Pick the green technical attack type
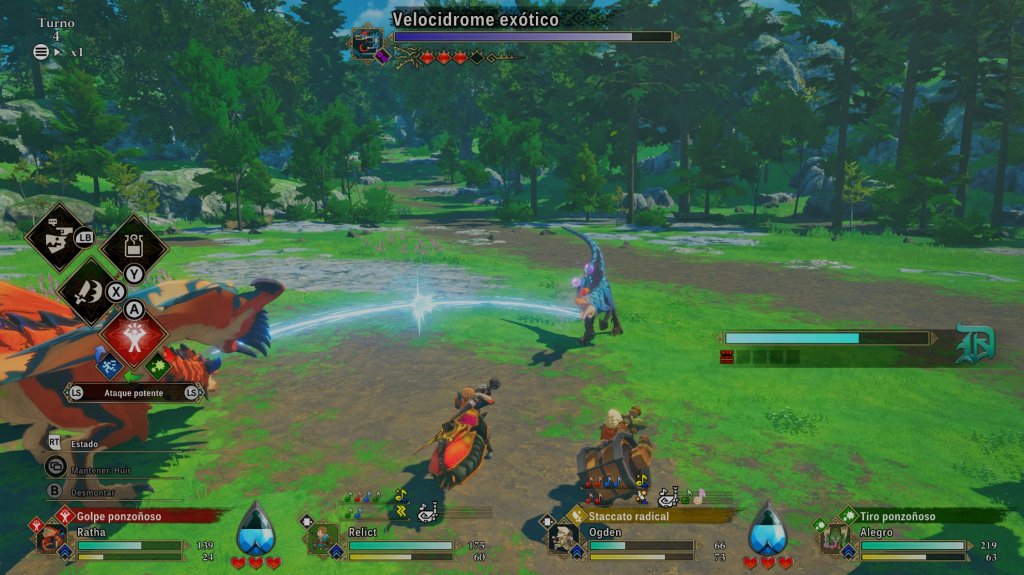1024x575 pixels. click(x=157, y=367)
